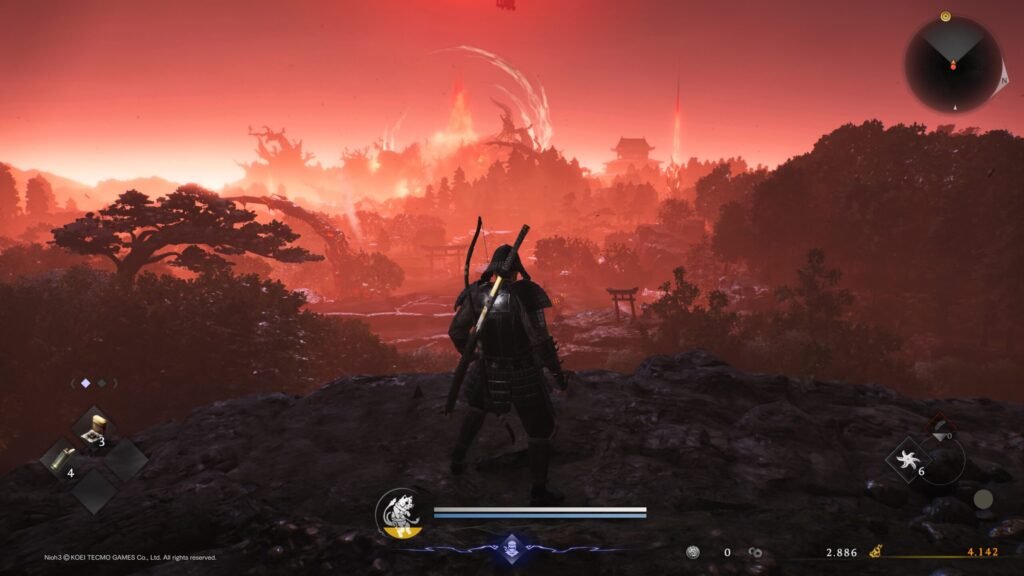
Task: Use the item slot holding four items
Action: [x=61, y=460]
